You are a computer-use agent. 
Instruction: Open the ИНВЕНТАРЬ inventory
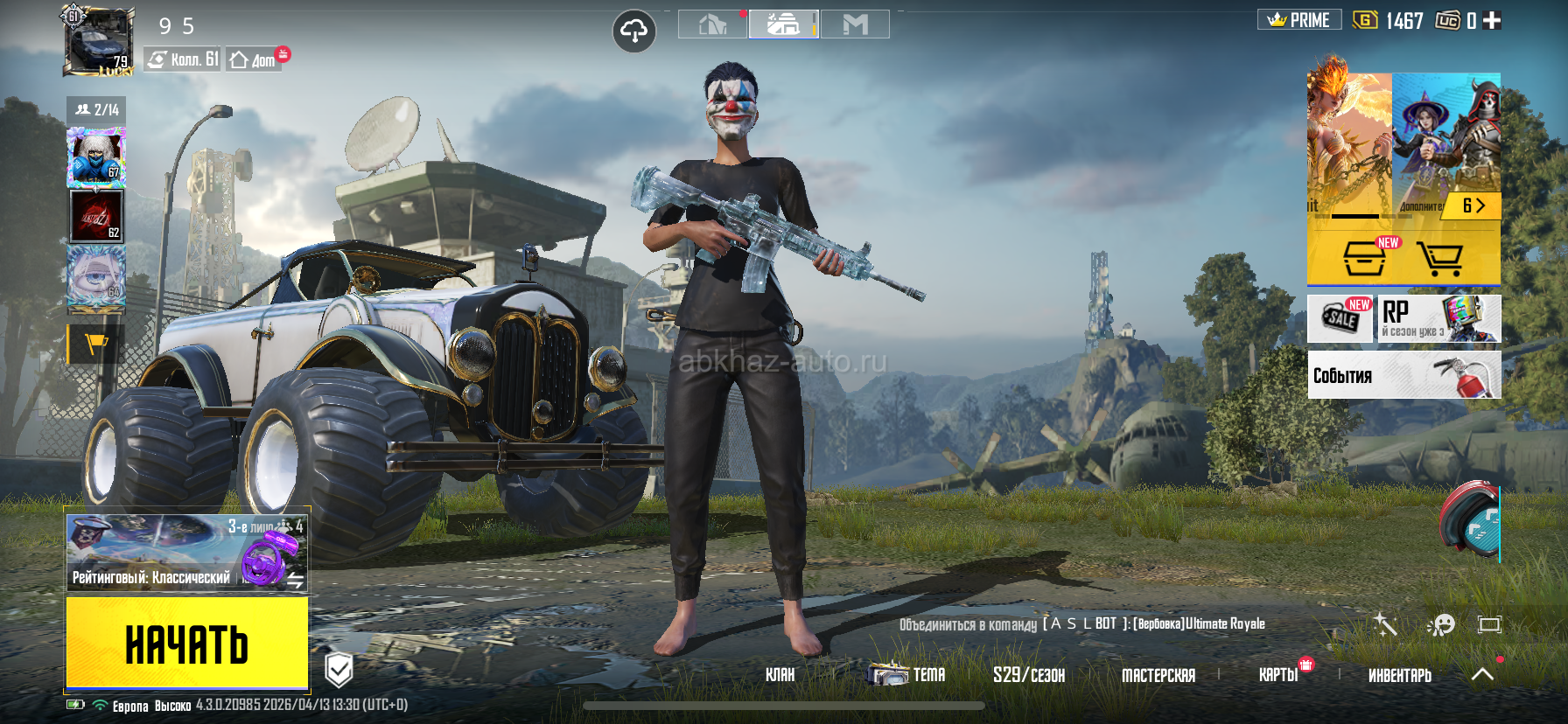pyautogui.click(x=1399, y=675)
